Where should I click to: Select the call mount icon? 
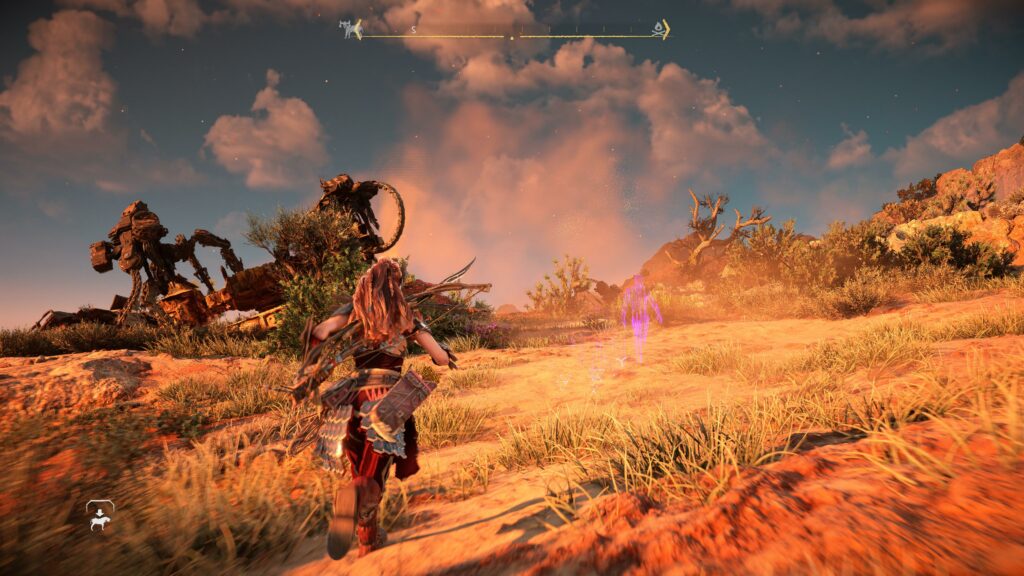coord(100,515)
